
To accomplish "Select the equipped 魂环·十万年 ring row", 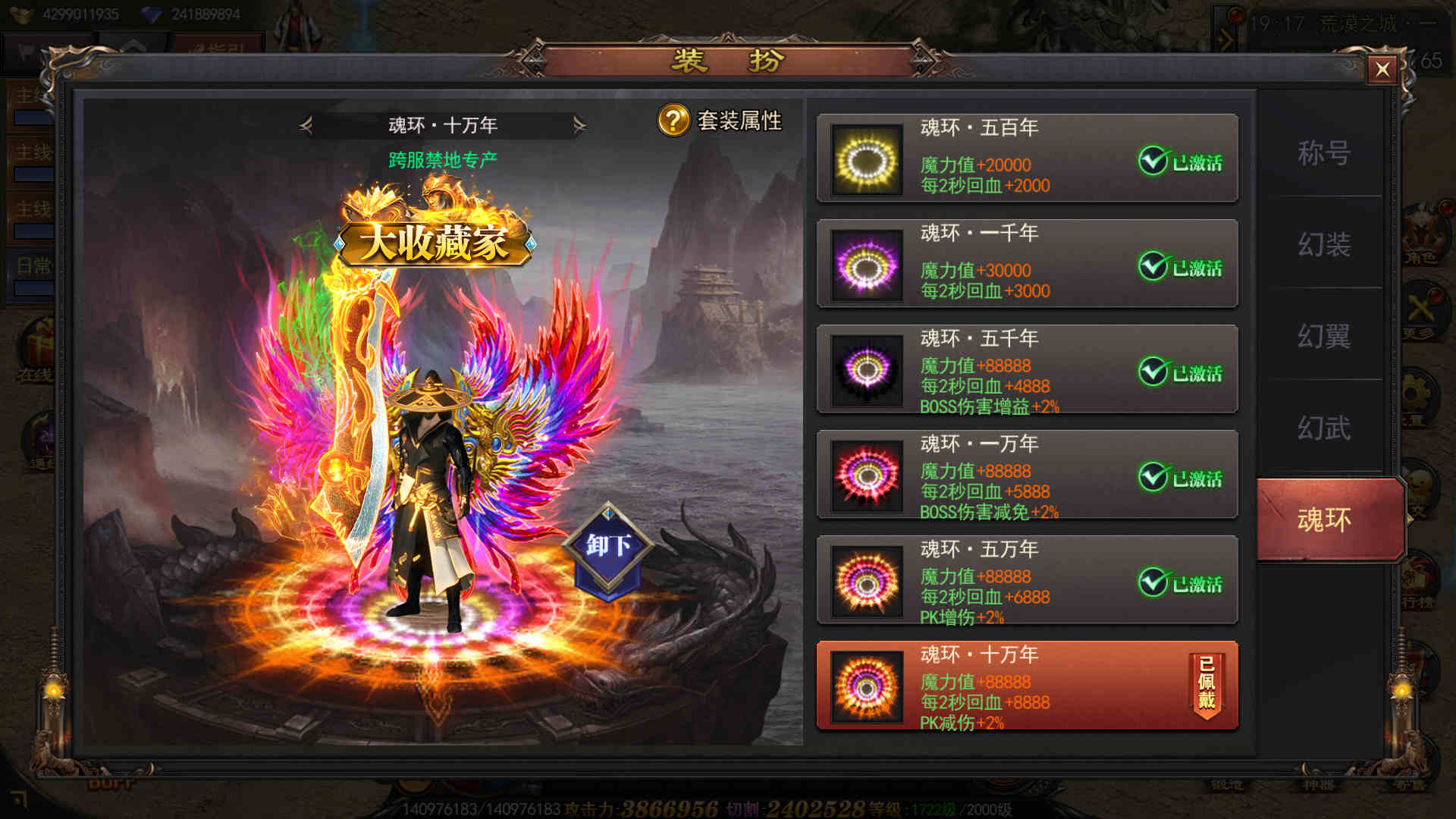I will coord(1027,686).
